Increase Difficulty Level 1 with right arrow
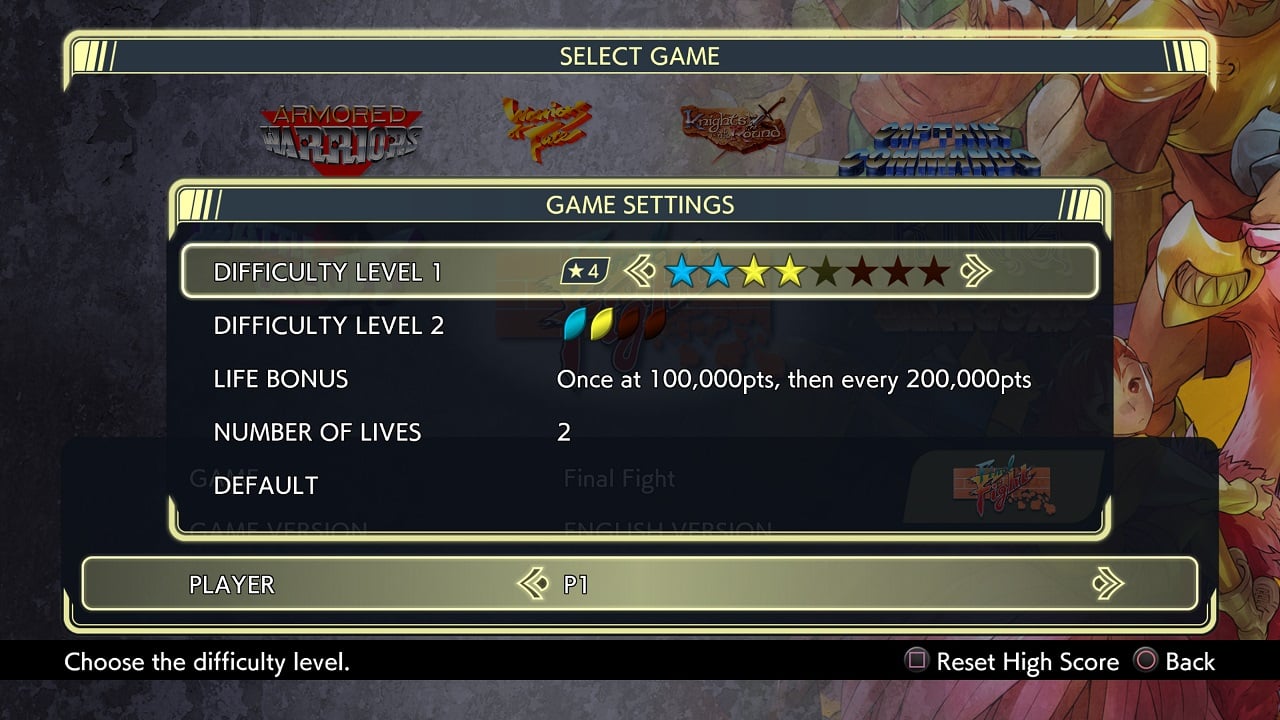This screenshot has height=720, width=1280. (x=975, y=271)
